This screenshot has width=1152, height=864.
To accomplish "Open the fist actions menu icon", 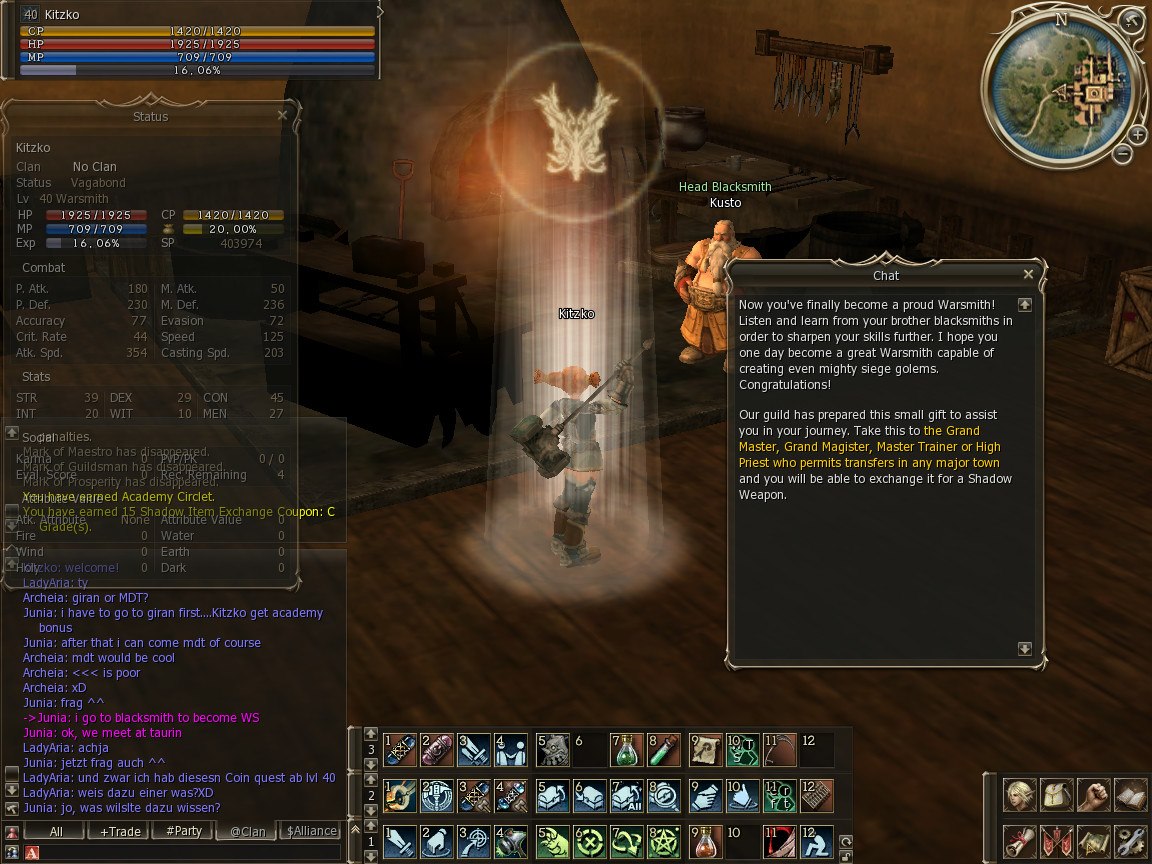I will (x=1093, y=796).
